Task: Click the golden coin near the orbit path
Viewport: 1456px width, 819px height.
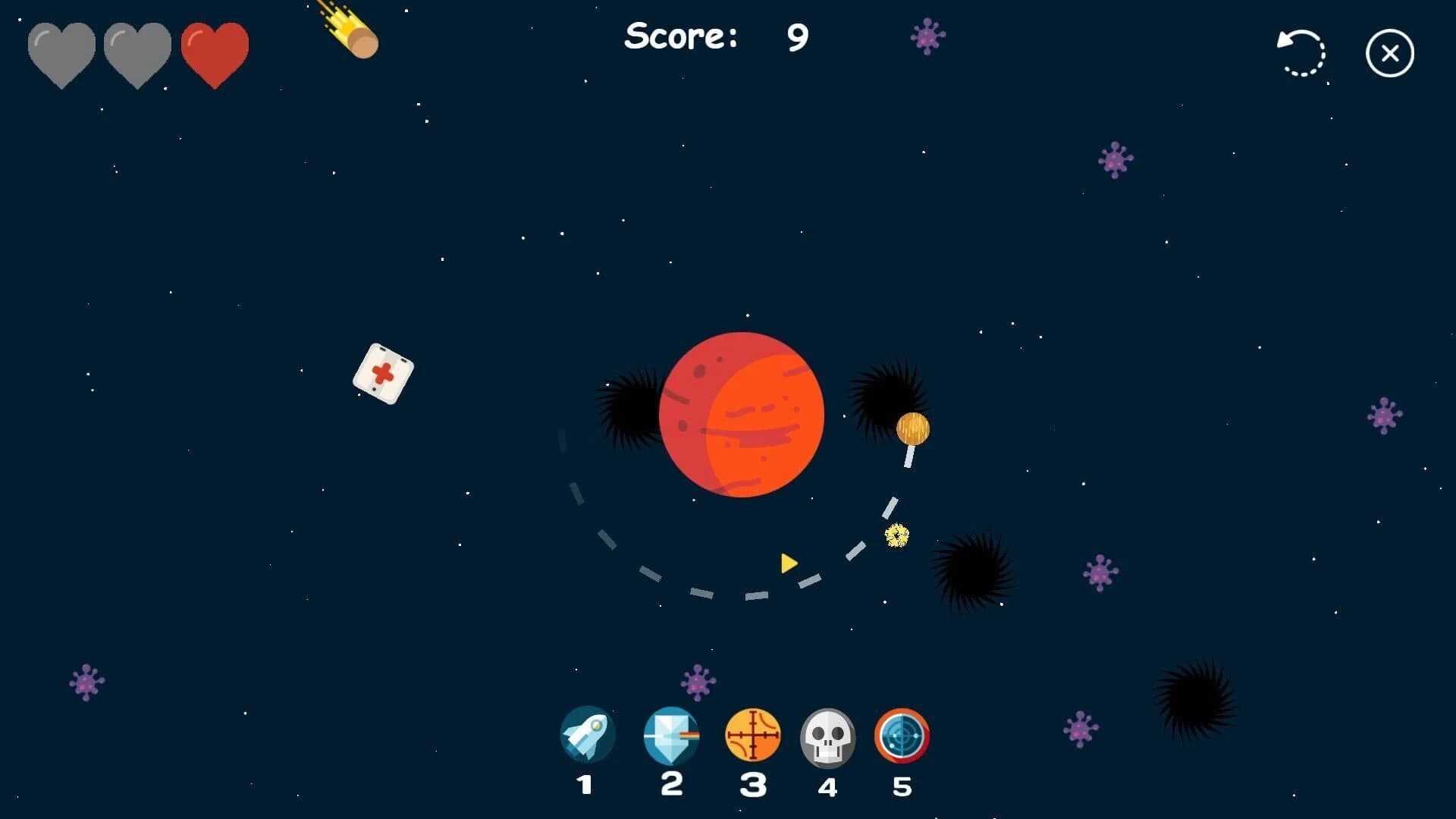Action: click(x=897, y=536)
